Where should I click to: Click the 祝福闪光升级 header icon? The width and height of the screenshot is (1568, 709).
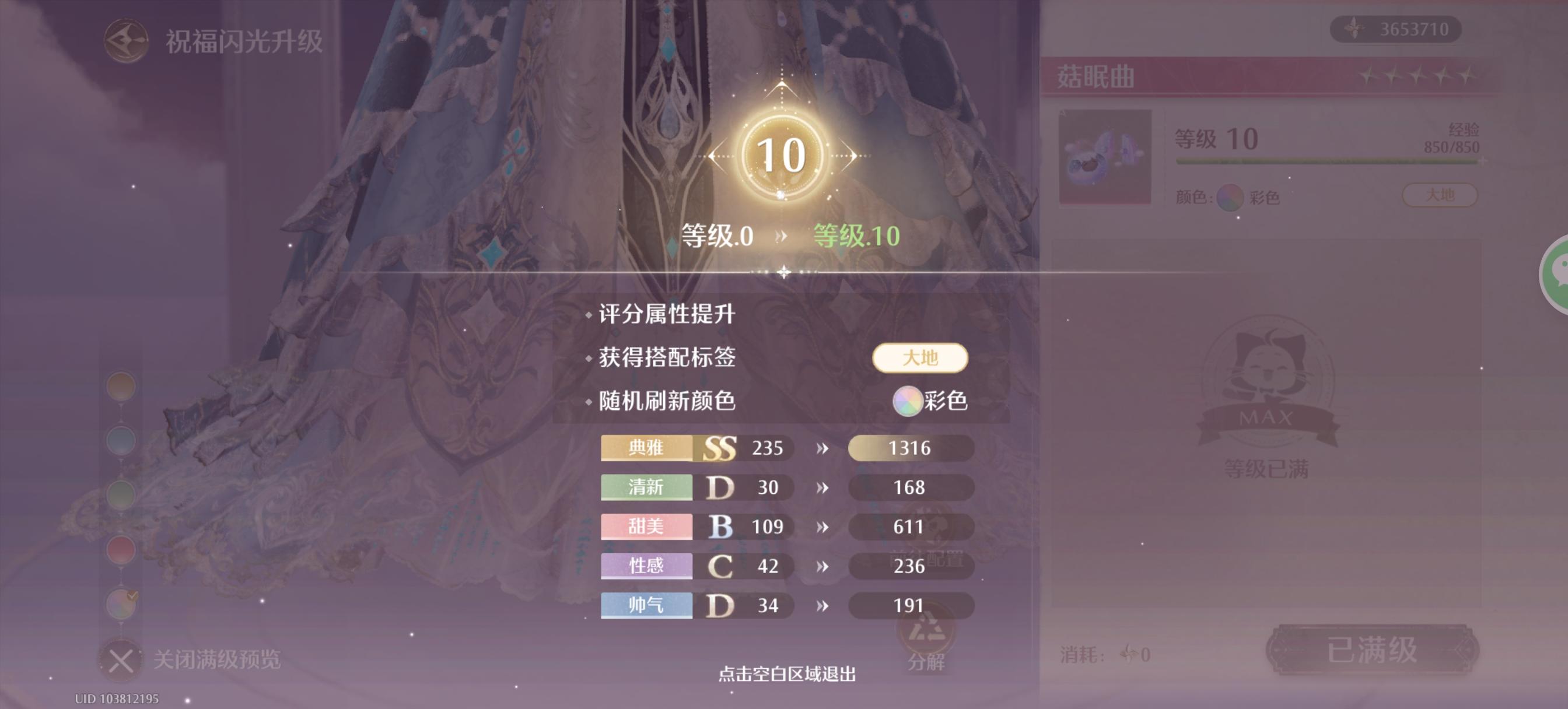126,40
